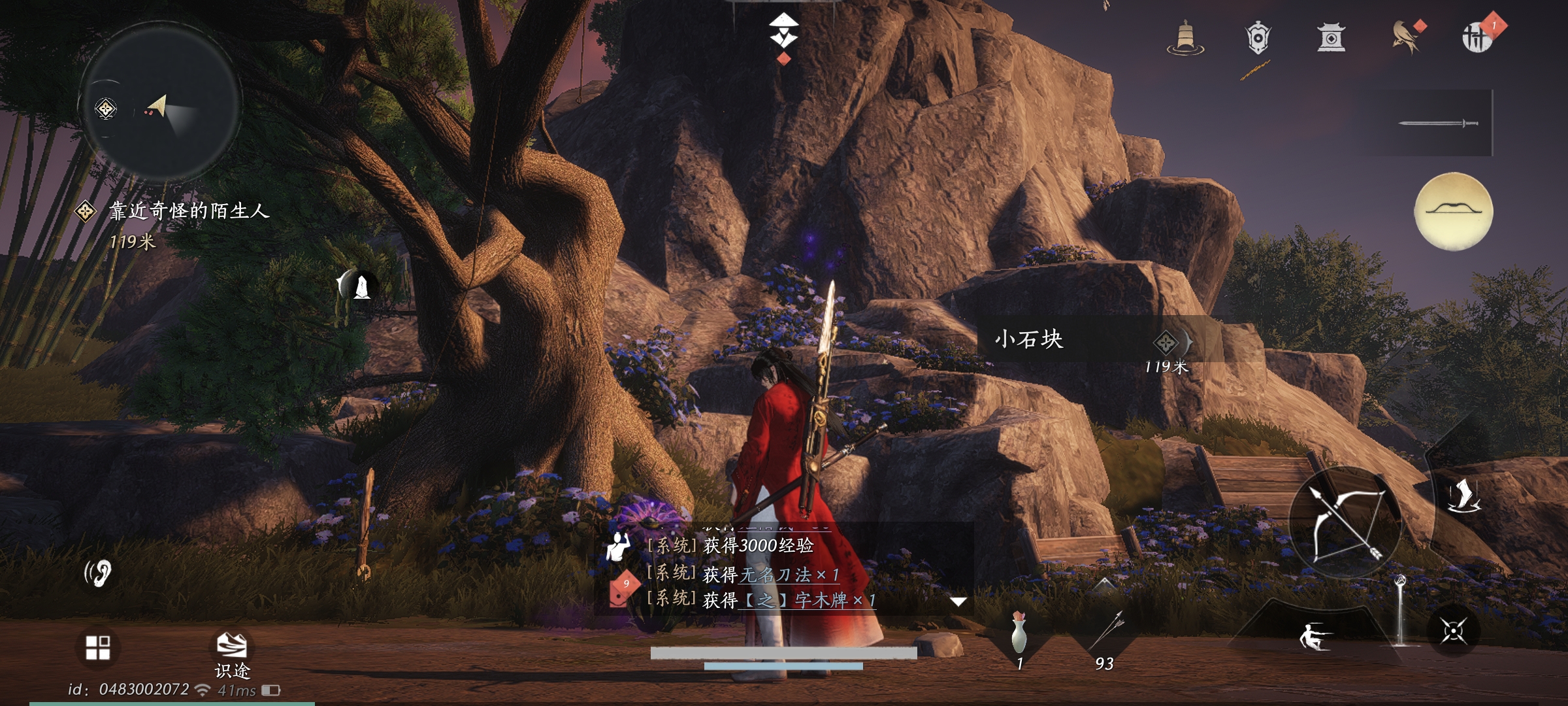Tap the round yellow bow button
Image resolution: width=1568 pixels, height=706 pixels.
[1453, 211]
